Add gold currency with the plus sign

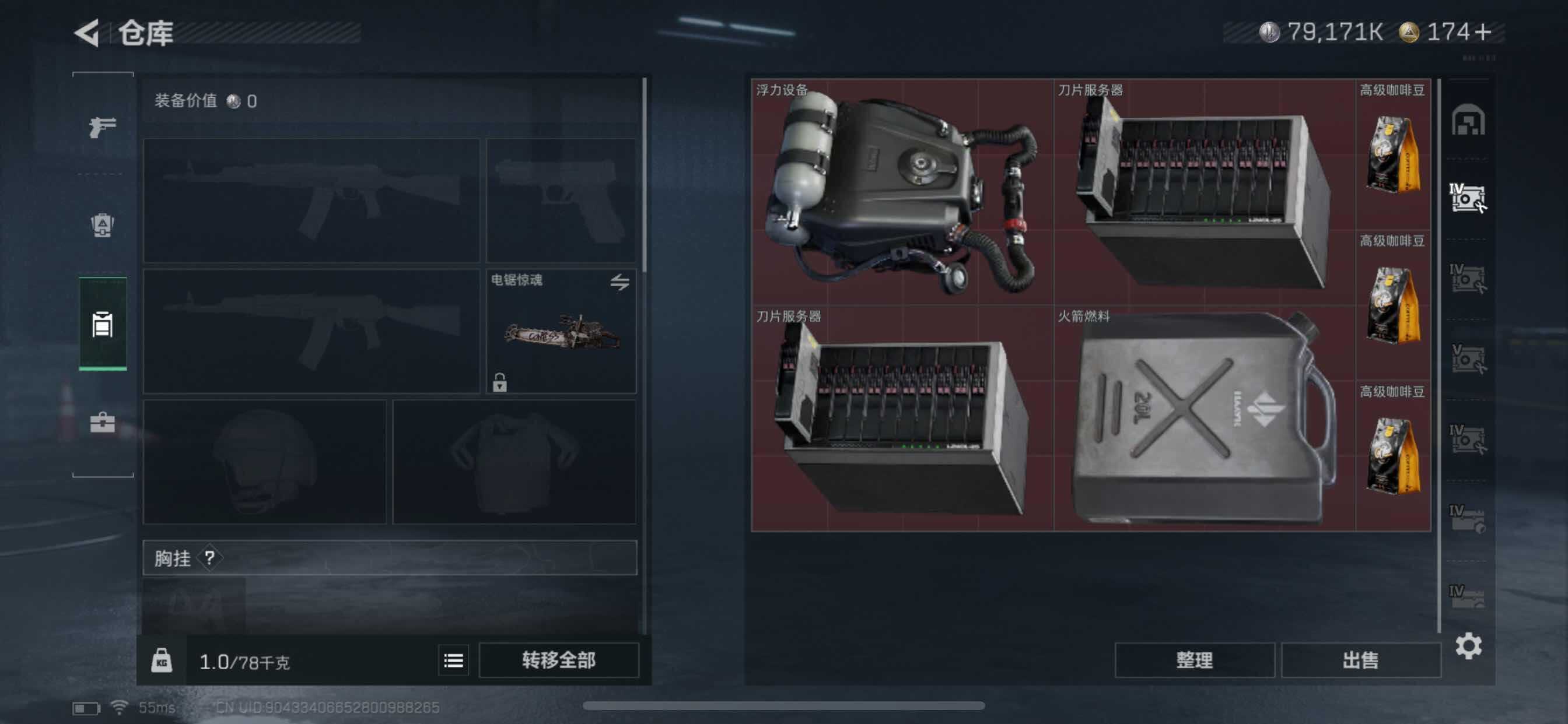(x=1485, y=31)
